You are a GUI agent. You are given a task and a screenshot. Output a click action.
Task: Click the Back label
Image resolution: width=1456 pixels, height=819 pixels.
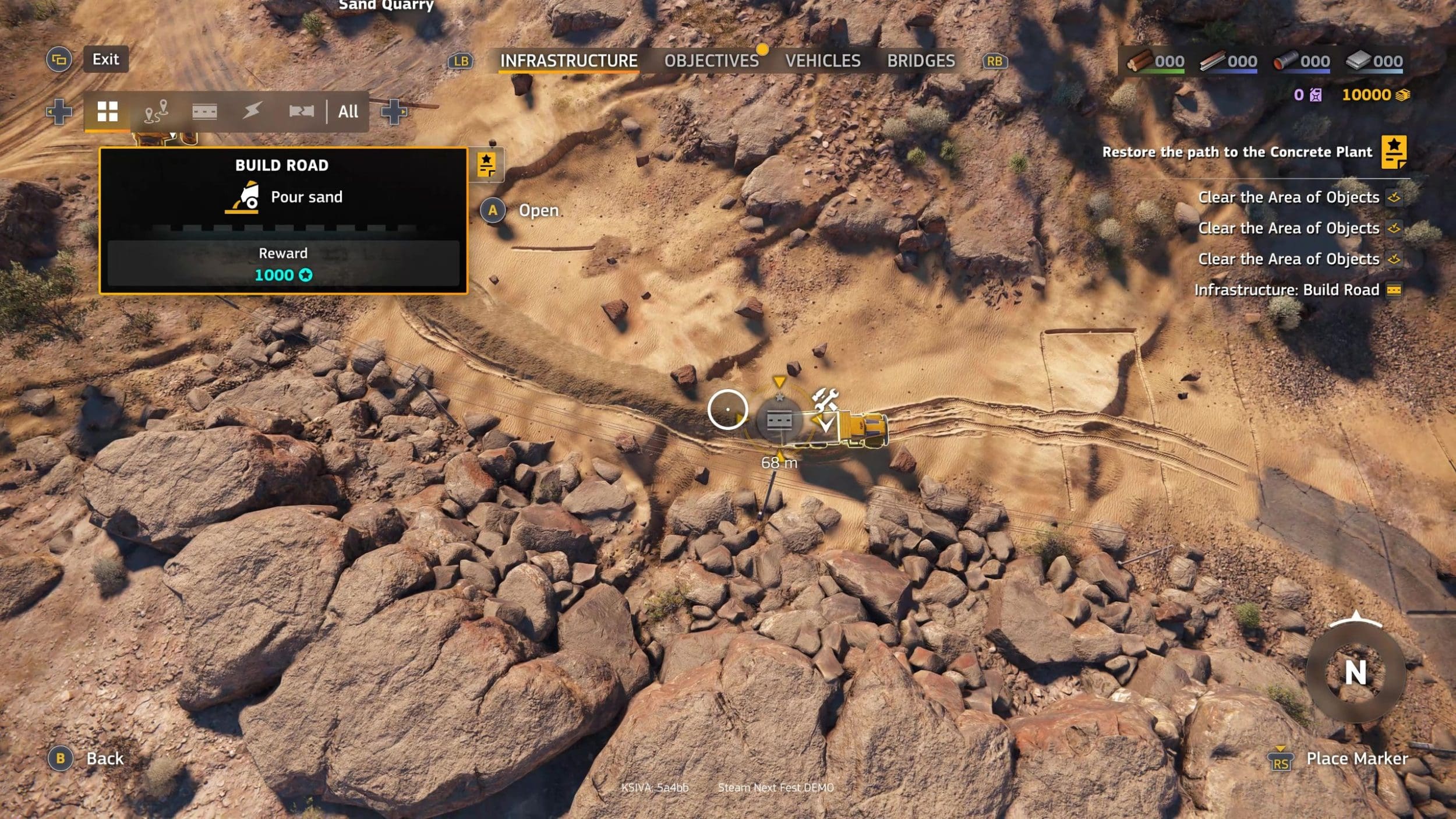pos(105,758)
